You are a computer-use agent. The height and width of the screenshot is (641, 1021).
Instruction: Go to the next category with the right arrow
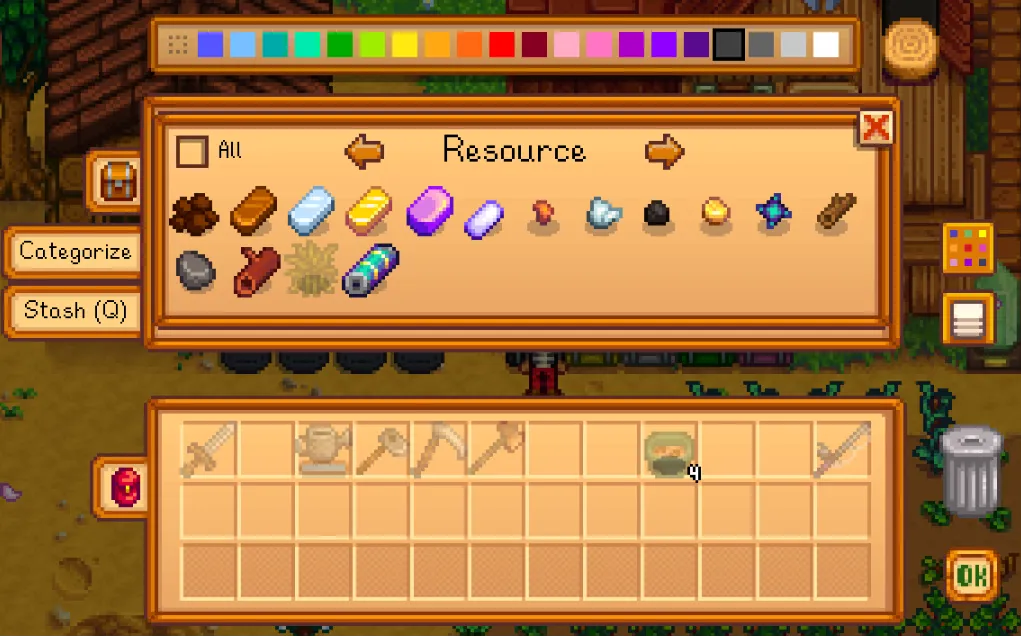tap(664, 152)
